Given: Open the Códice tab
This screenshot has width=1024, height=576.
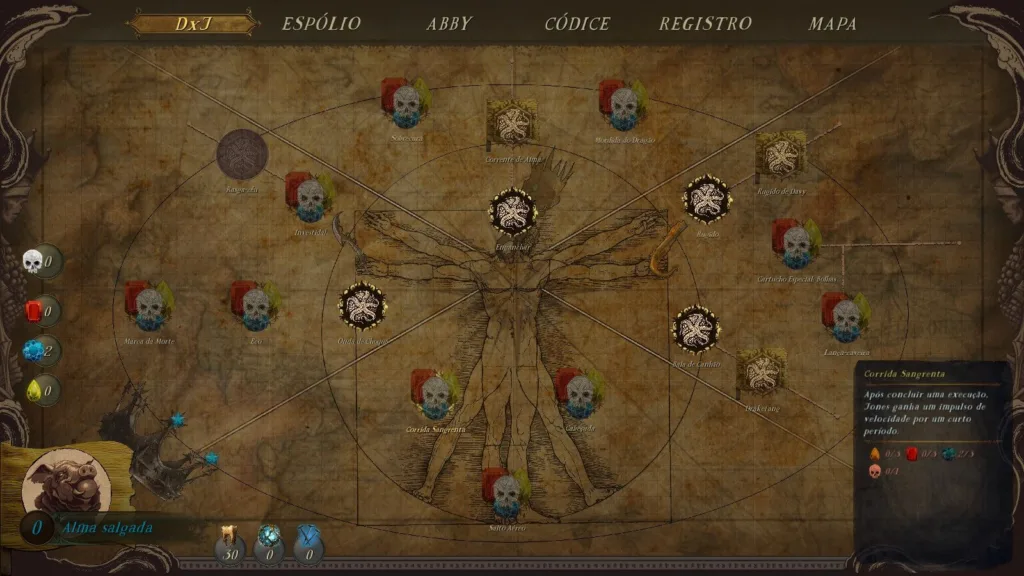Looking at the screenshot, I should pyautogui.click(x=577, y=24).
